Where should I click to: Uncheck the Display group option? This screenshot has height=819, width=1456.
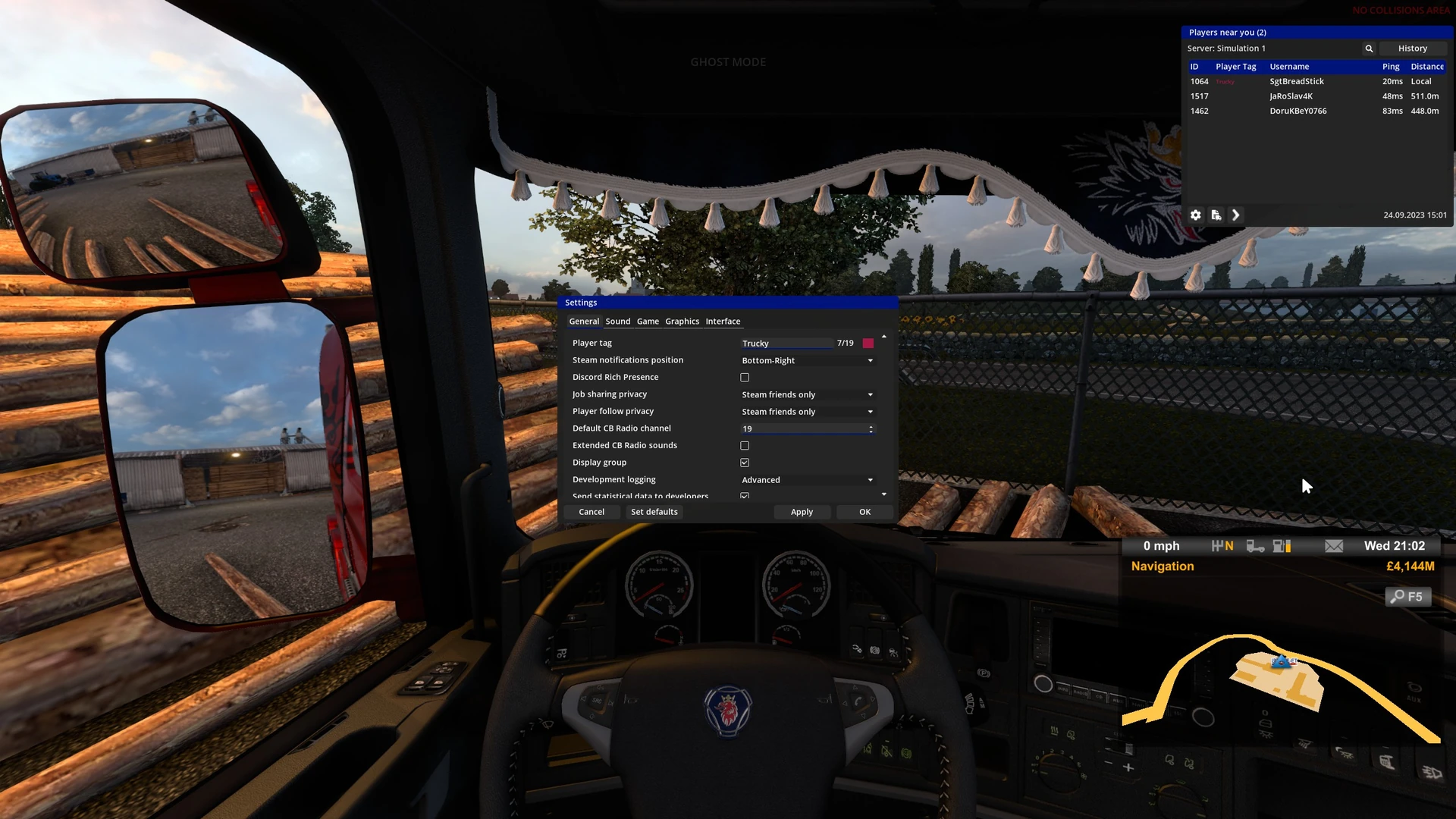click(745, 463)
